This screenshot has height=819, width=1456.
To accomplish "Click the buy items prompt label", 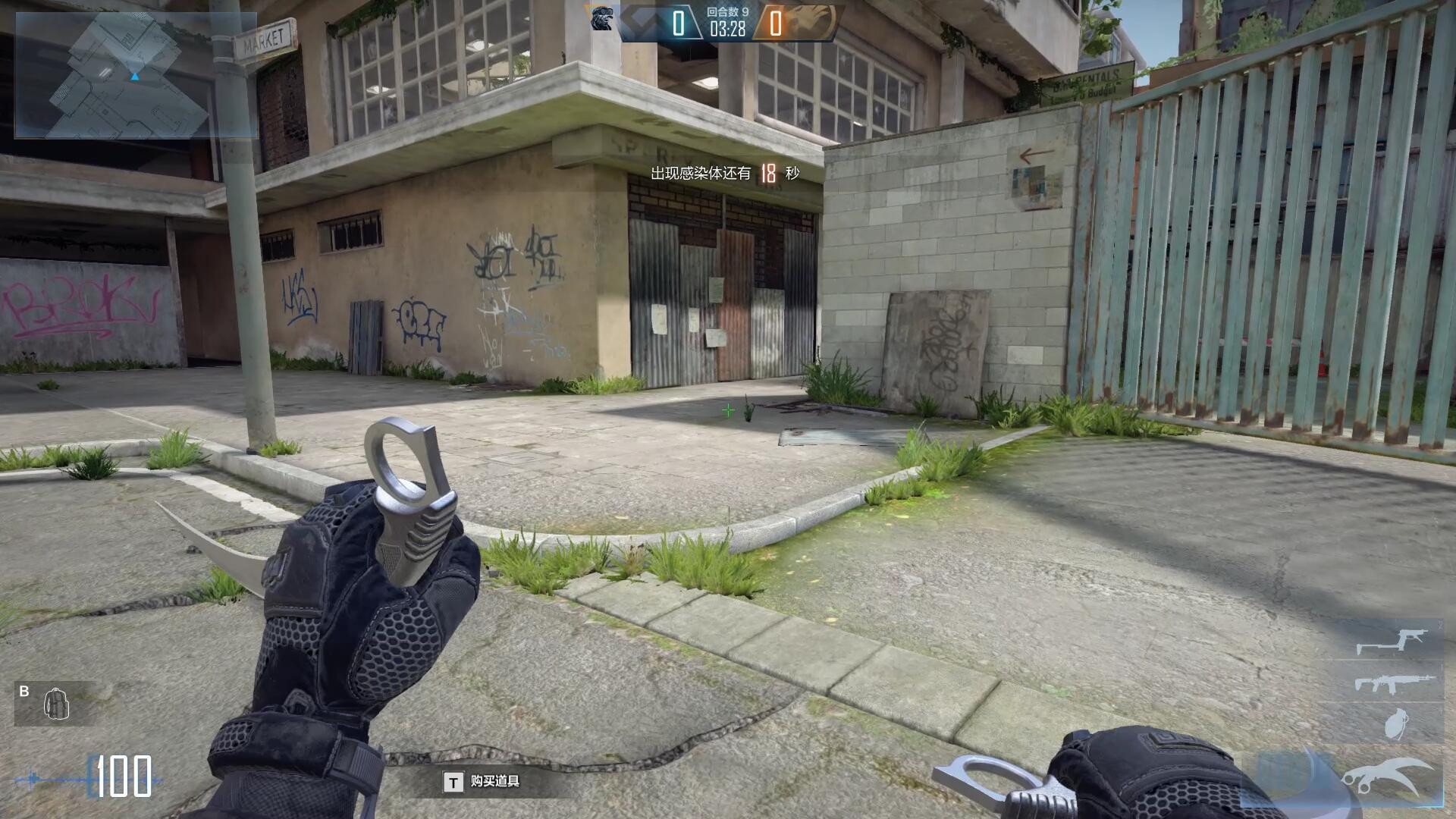I will [494, 781].
